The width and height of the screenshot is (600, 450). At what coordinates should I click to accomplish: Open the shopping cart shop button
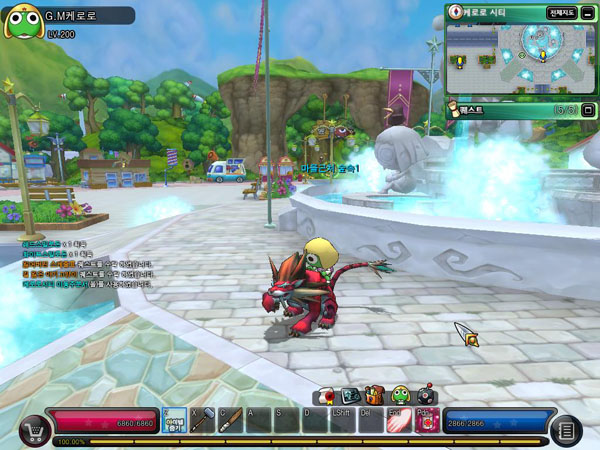pos(33,429)
